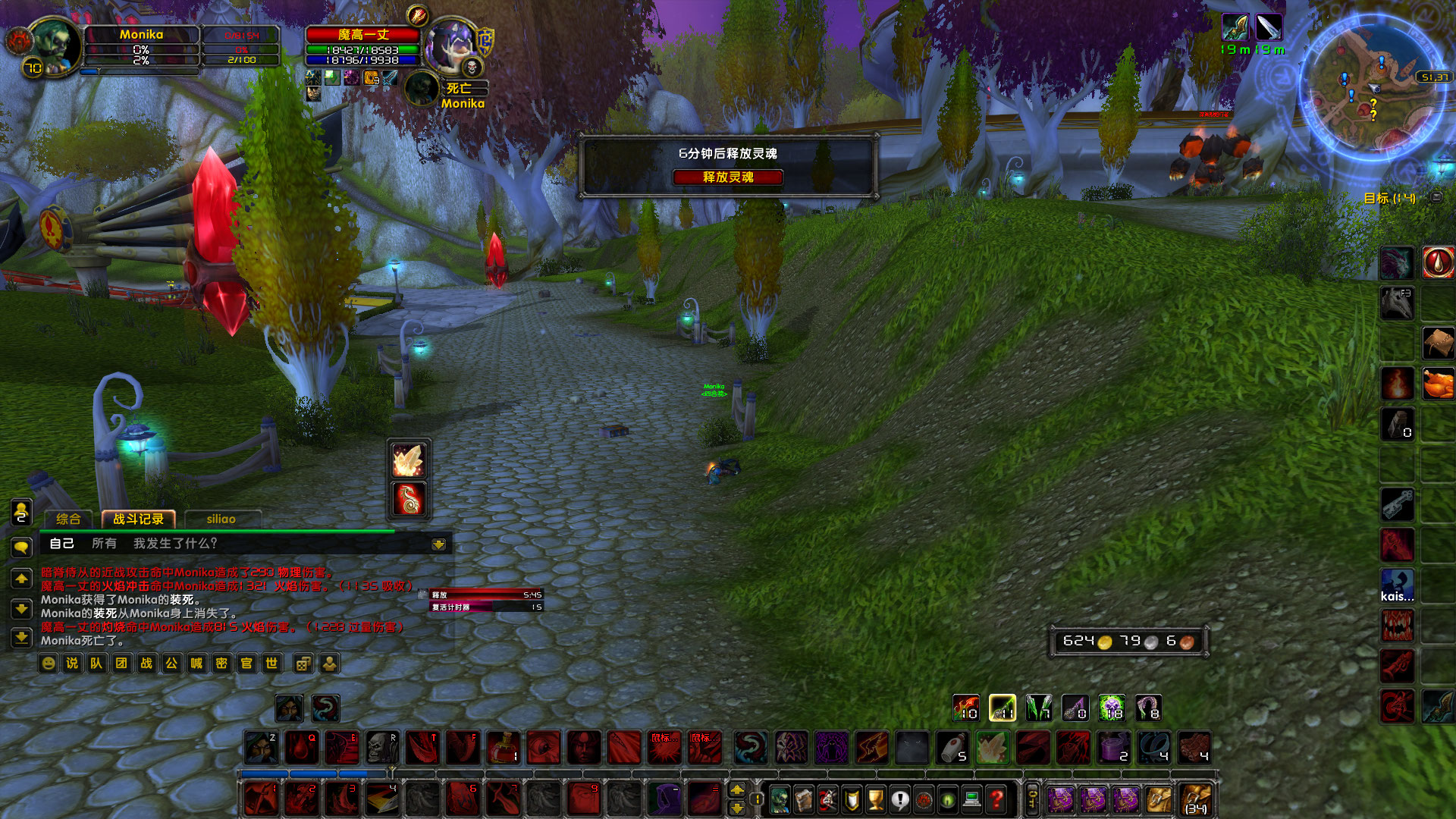
Task: Toggle the 自己 combat log filter
Action: tap(62, 544)
